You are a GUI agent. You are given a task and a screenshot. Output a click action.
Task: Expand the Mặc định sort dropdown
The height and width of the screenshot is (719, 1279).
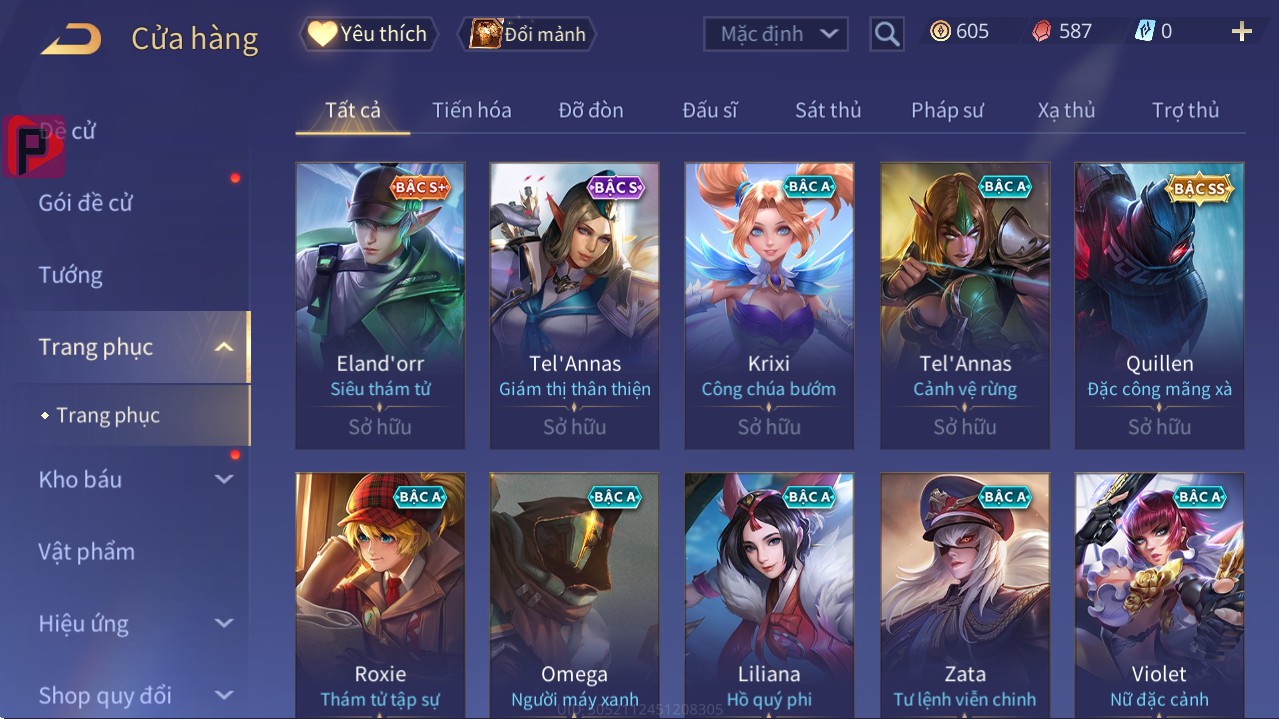pos(776,34)
